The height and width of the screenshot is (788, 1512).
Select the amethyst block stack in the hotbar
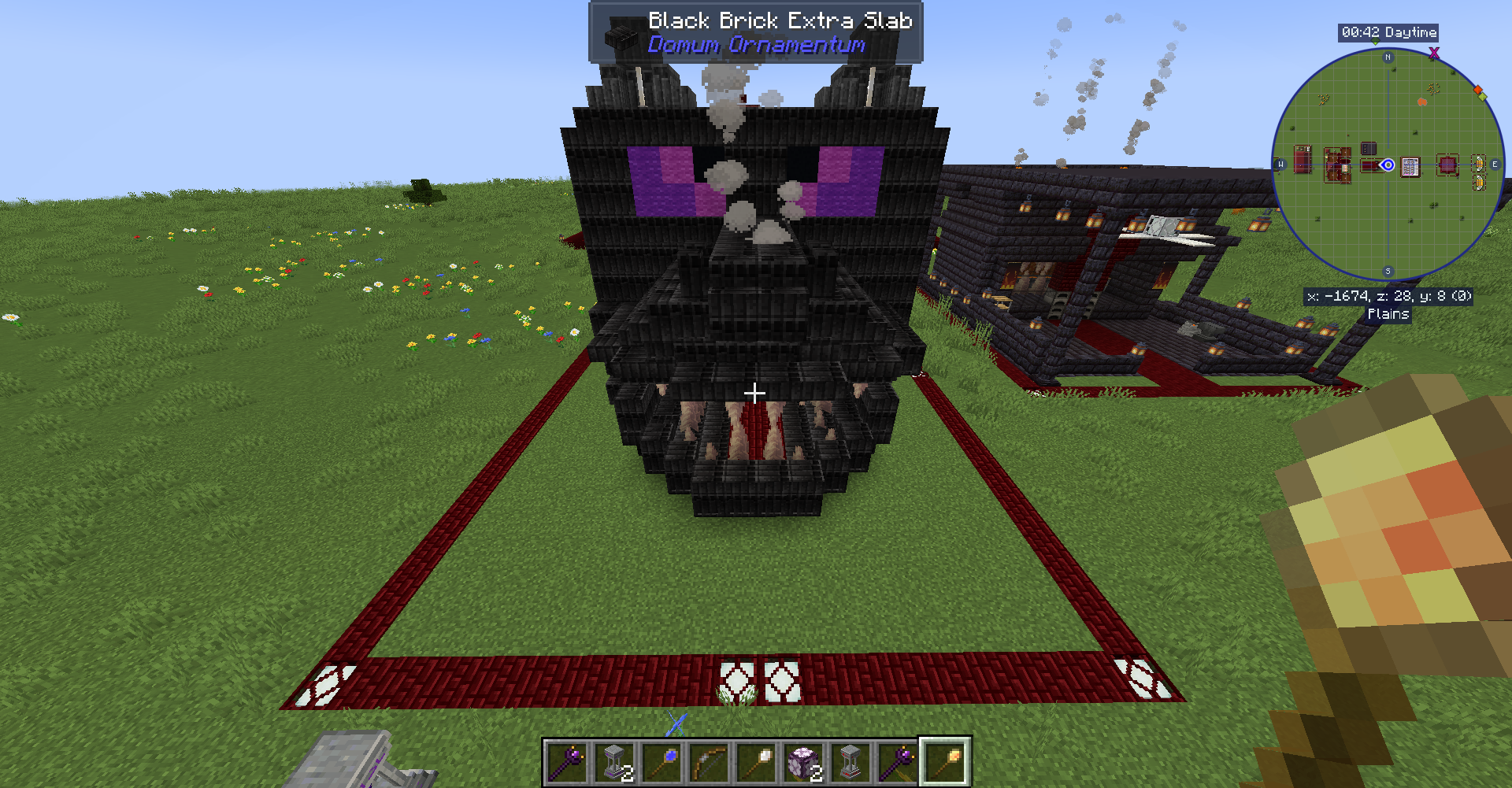(x=804, y=762)
